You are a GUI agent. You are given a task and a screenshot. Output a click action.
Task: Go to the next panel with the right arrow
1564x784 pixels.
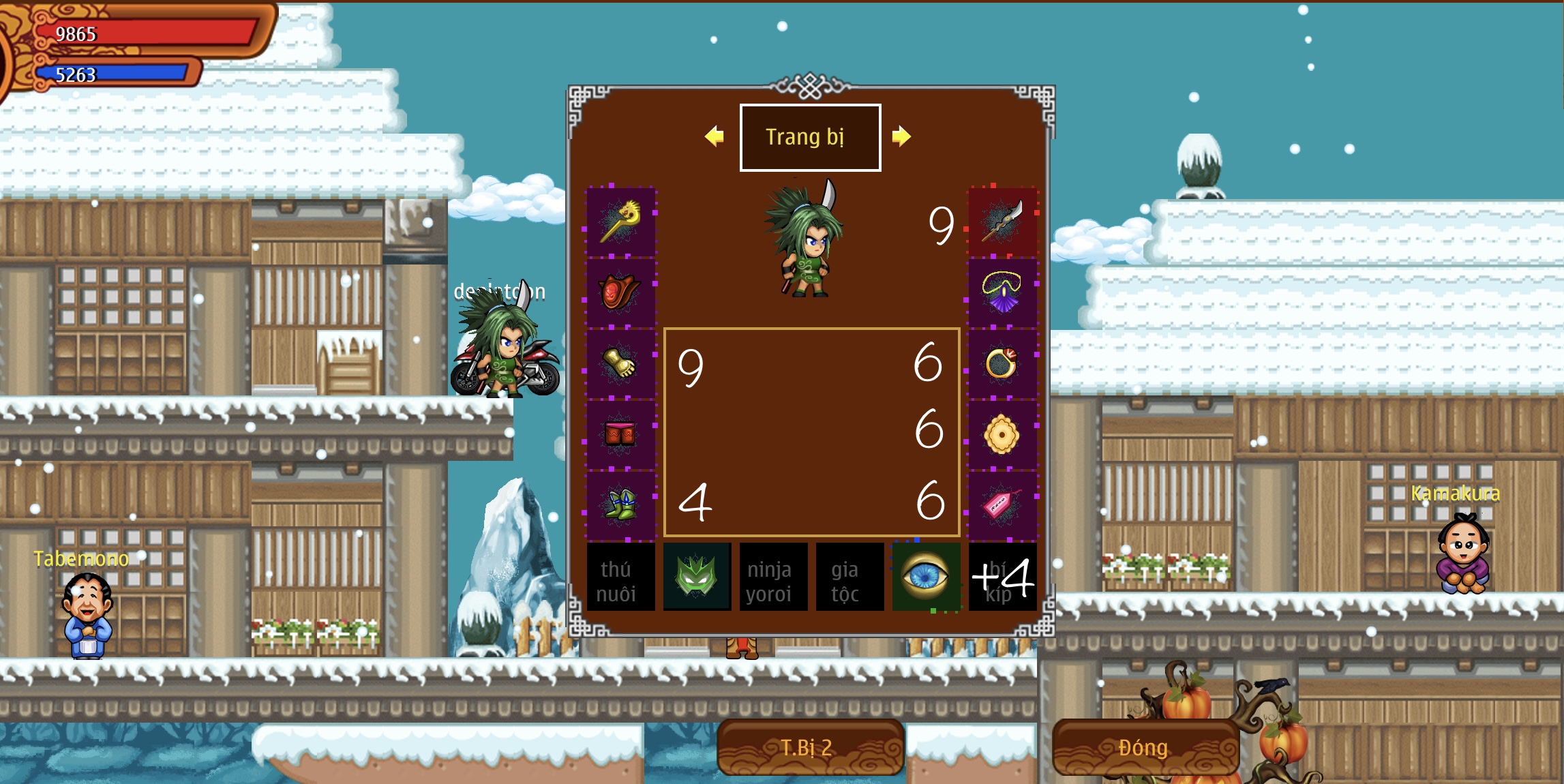(x=901, y=136)
